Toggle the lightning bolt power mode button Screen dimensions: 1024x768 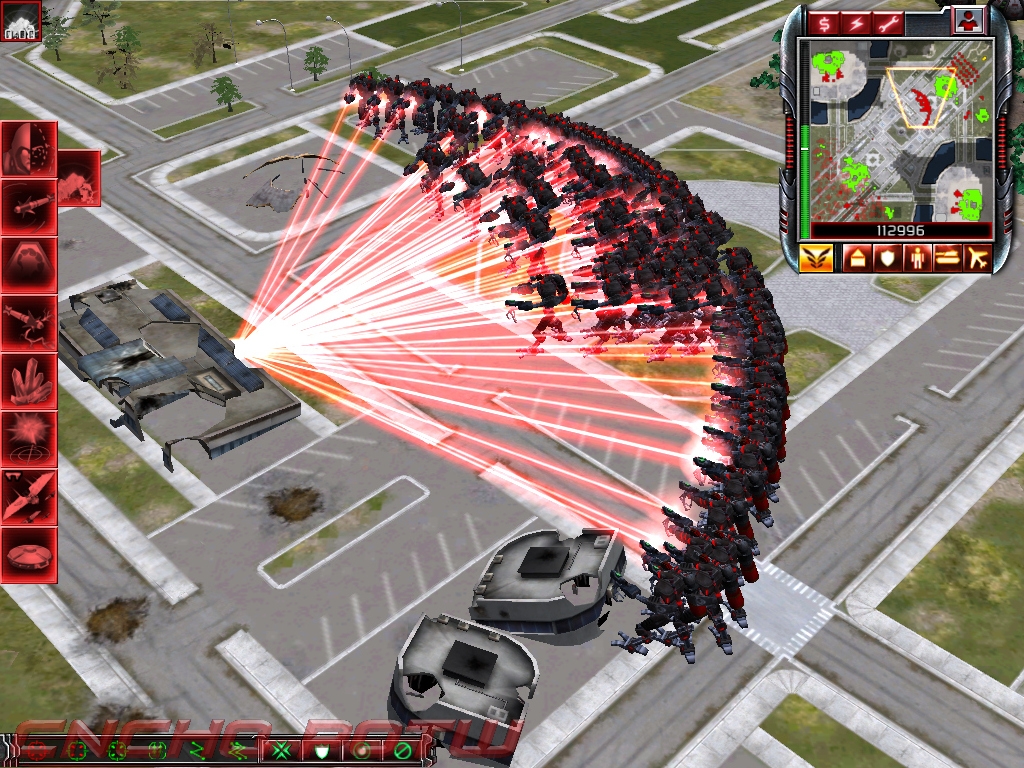click(858, 23)
